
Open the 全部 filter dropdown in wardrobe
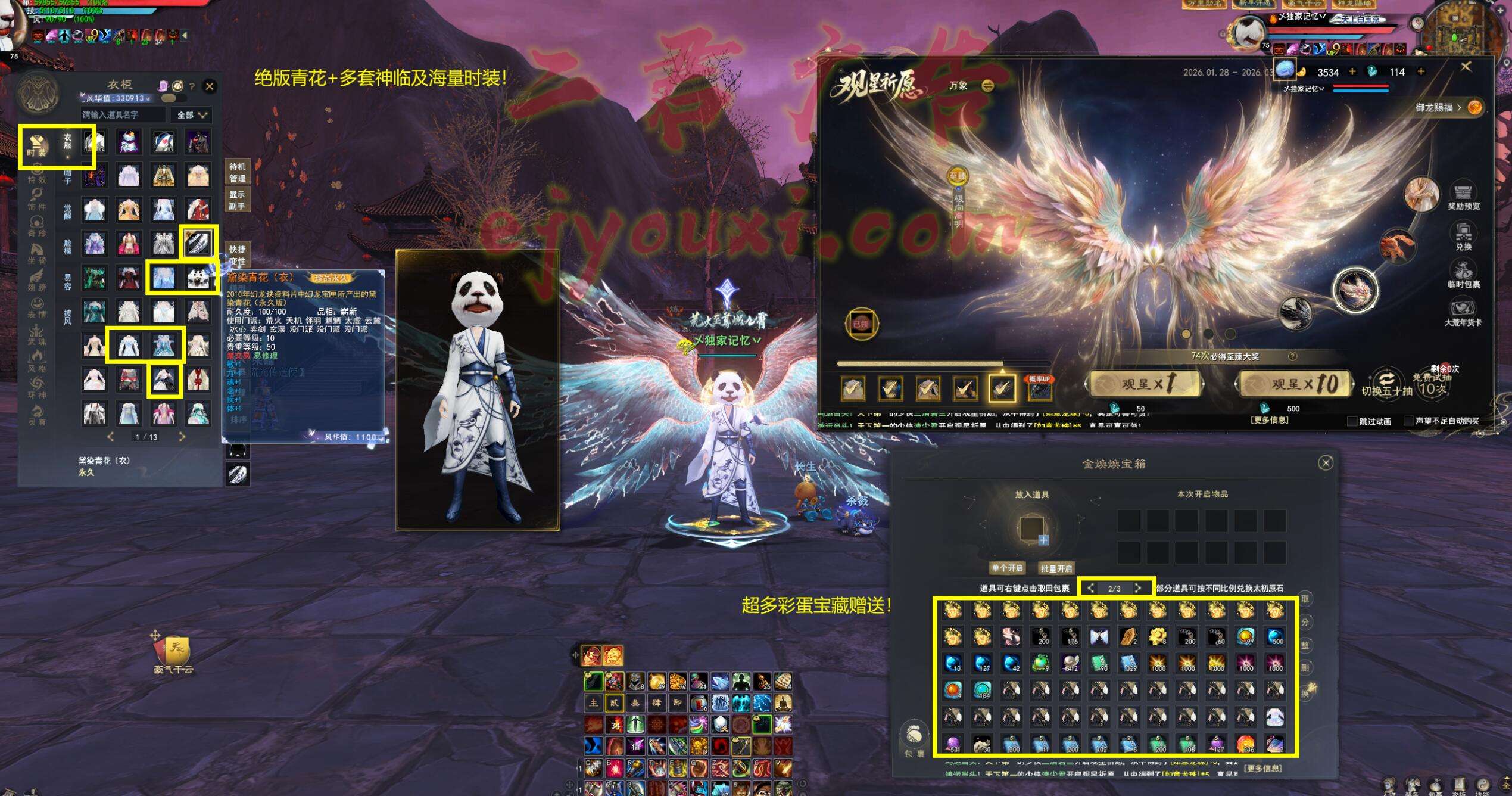(192, 114)
